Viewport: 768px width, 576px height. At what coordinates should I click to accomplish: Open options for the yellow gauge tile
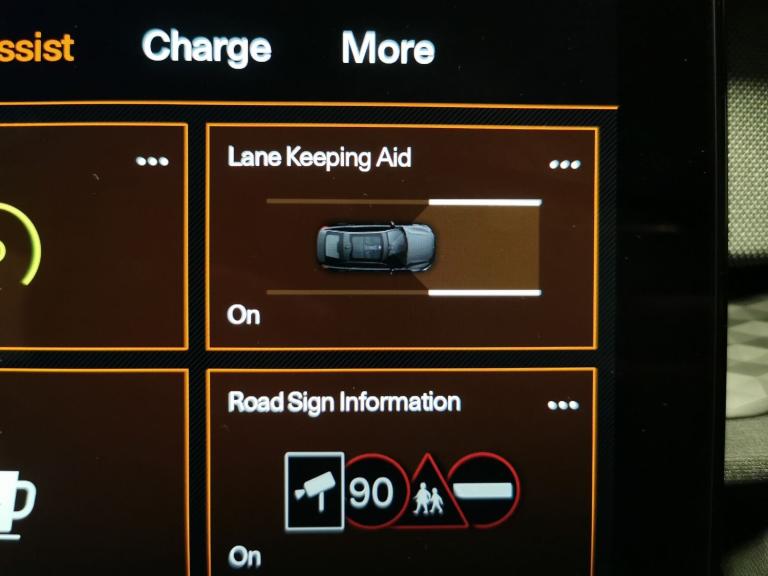tap(152, 161)
